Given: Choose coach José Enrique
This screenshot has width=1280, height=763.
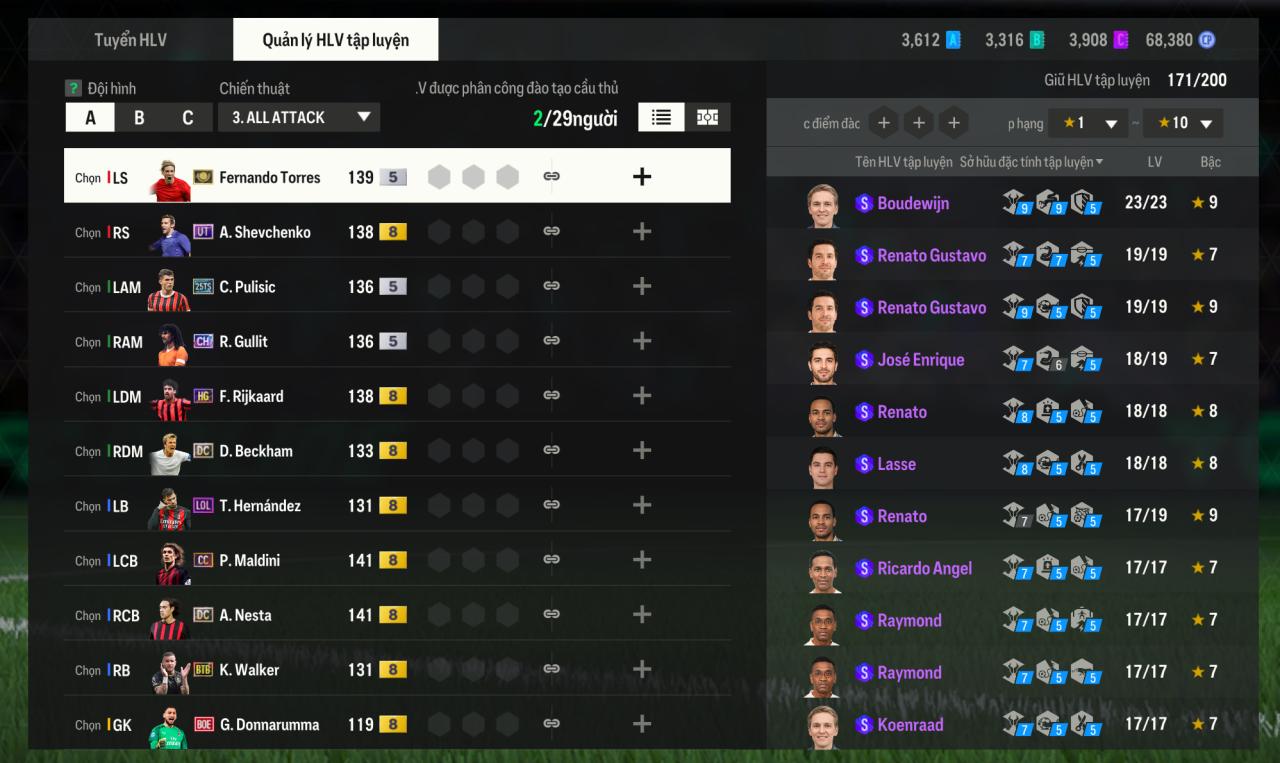Looking at the screenshot, I should (920, 360).
